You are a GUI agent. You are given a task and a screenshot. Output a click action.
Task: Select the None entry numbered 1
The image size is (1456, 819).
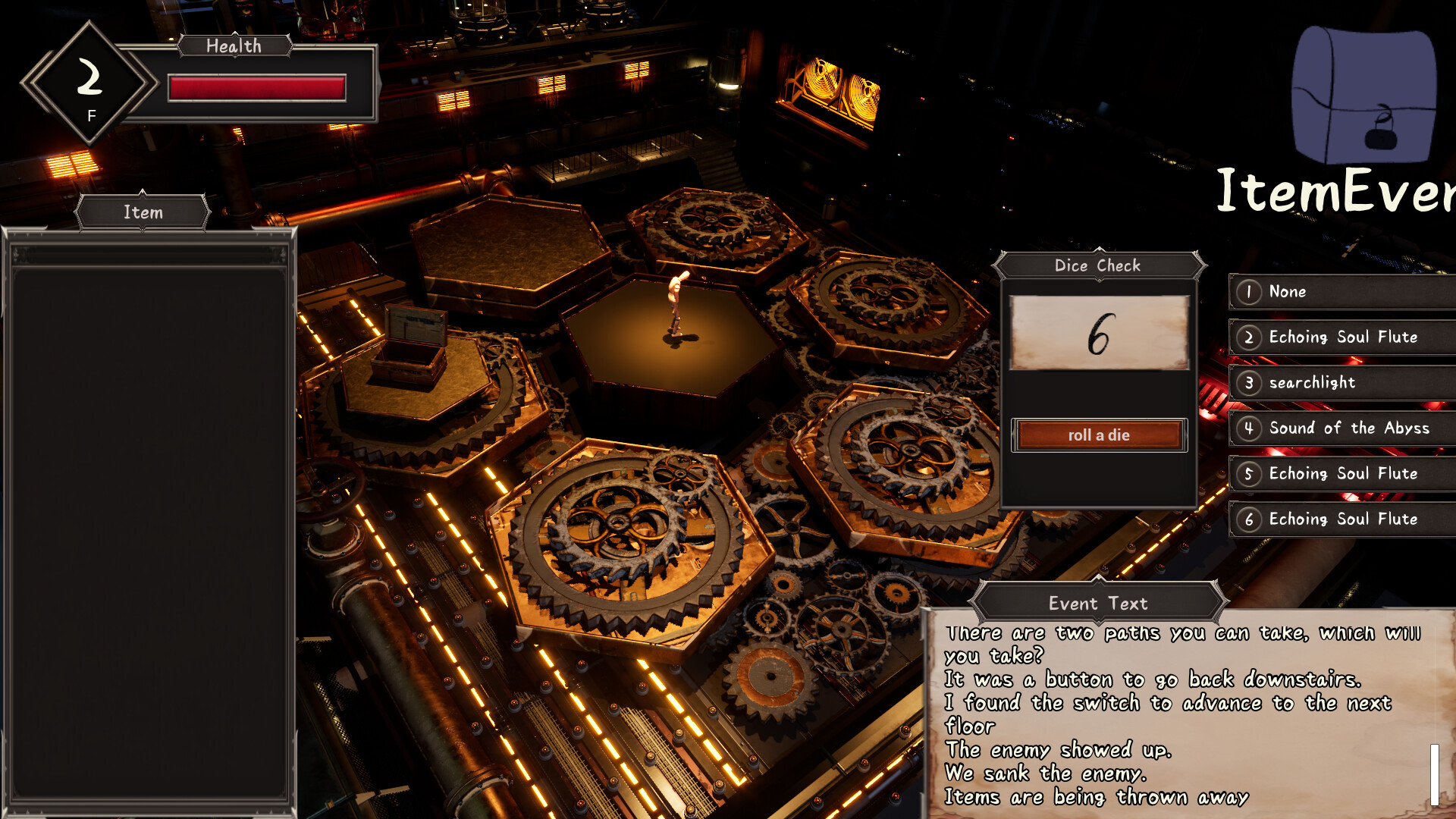pyautogui.click(x=1342, y=292)
